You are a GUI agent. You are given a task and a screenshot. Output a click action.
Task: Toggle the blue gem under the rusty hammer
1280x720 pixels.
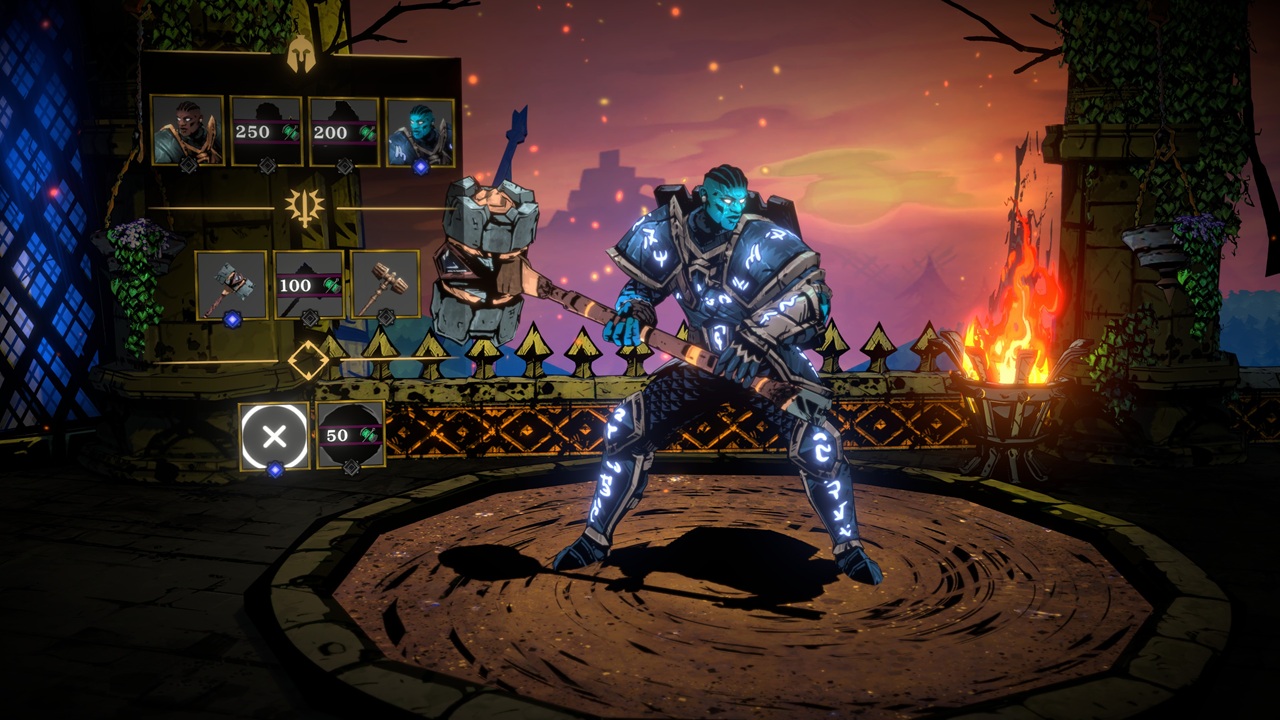click(x=231, y=319)
